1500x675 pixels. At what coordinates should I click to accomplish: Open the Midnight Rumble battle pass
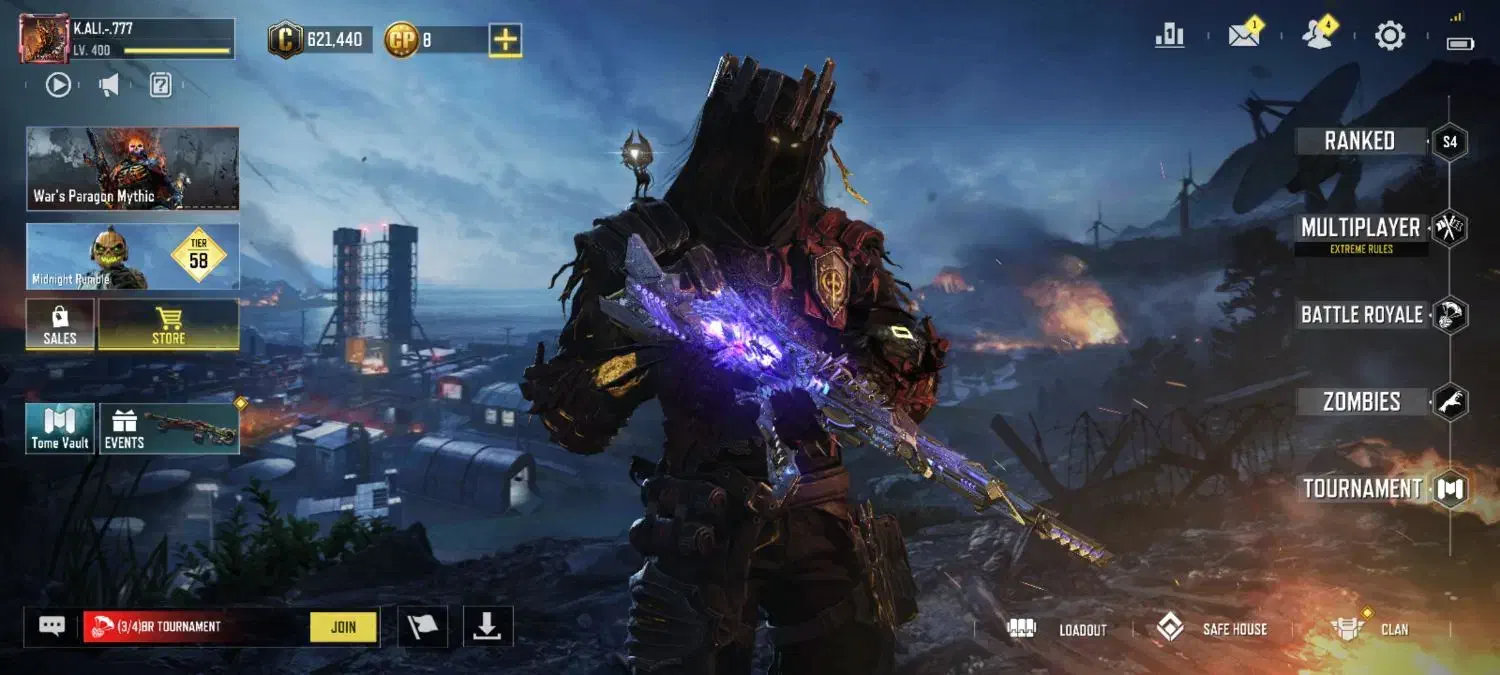coord(132,257)
